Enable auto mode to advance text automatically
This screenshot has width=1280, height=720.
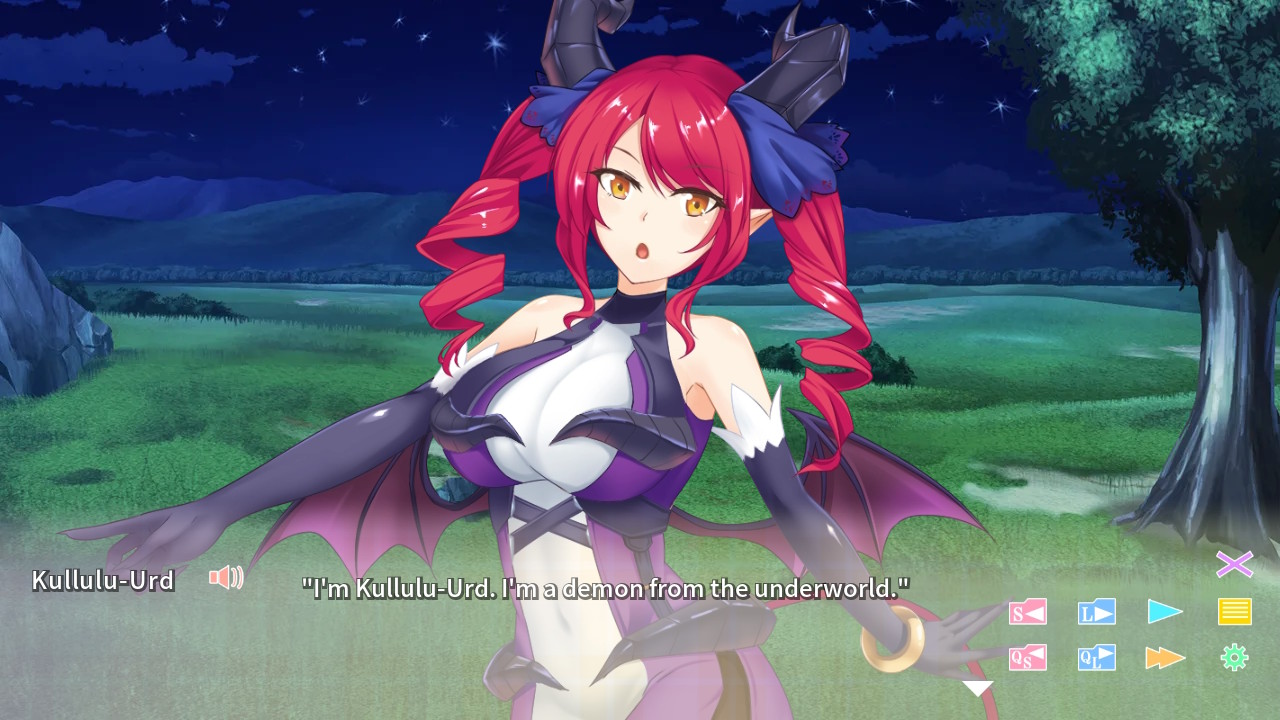point(1165,612)
